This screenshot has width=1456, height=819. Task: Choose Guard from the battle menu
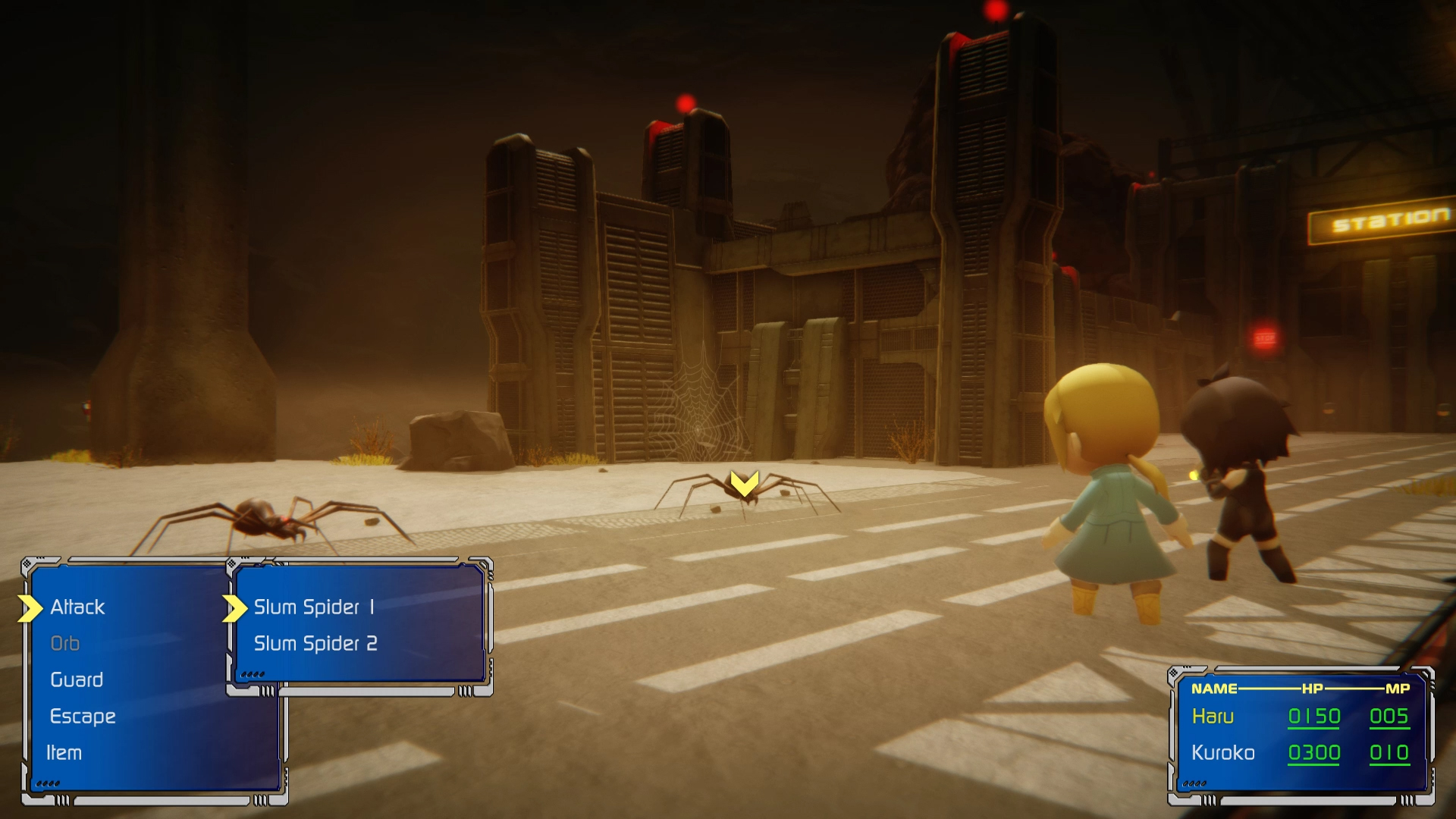pos(76,679)
